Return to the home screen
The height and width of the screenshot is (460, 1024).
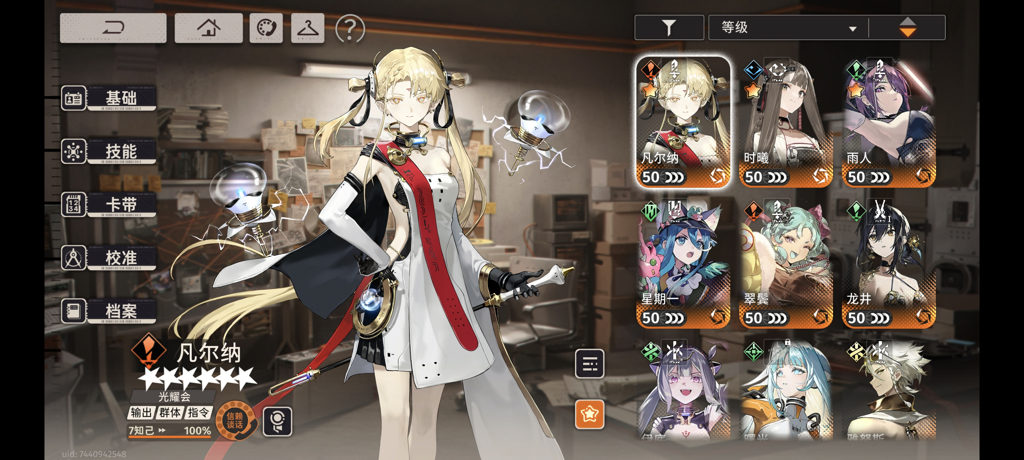208,28
